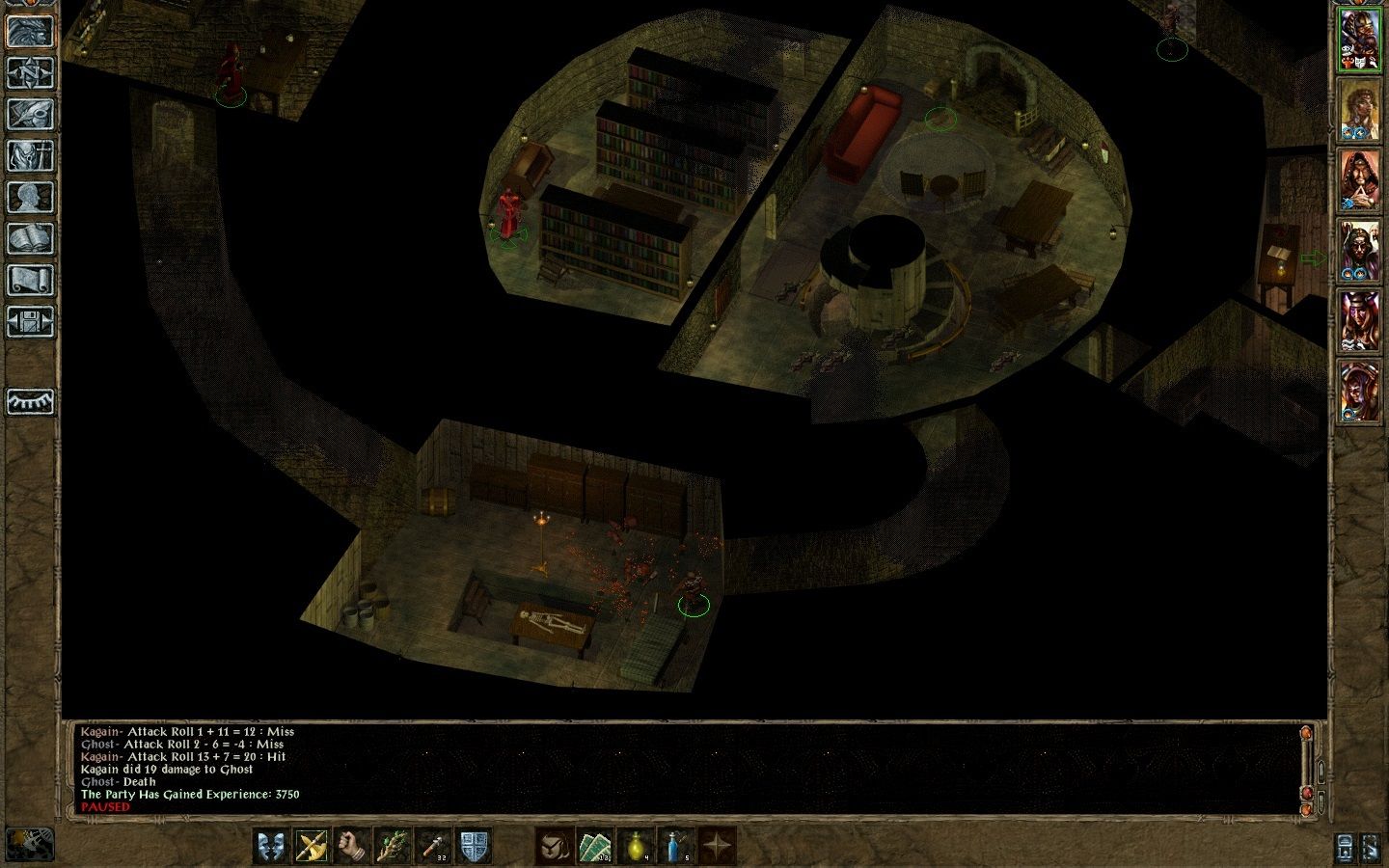Select the leafy branch club slot

pos(393,845)
